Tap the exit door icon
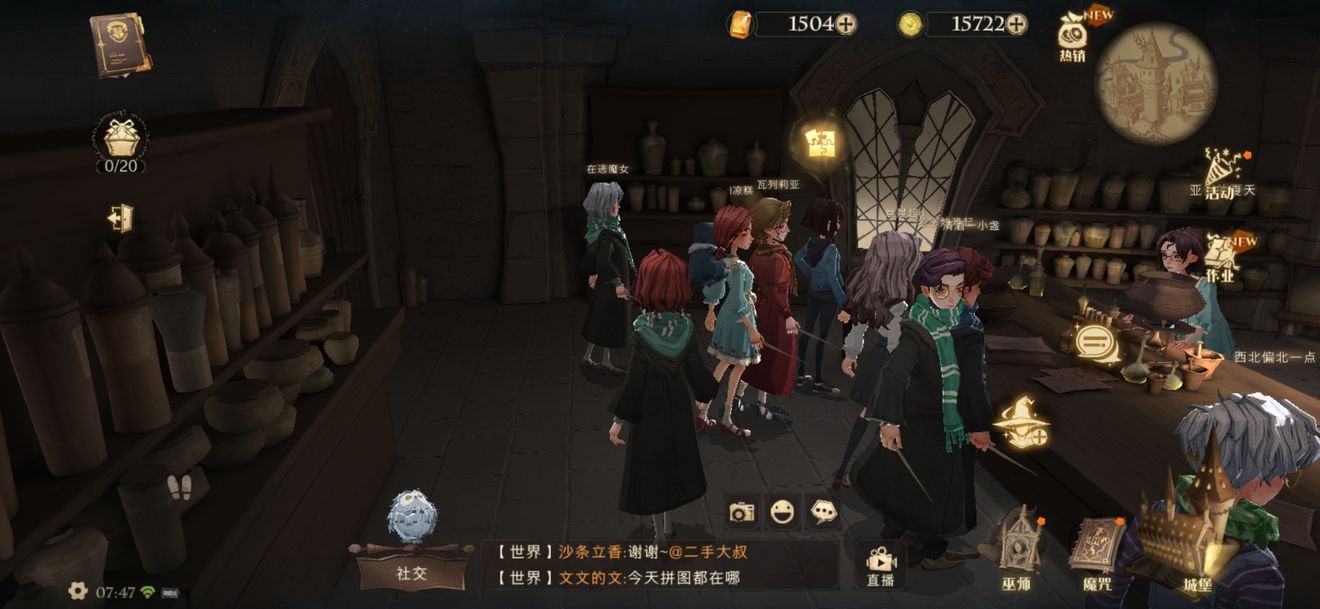 click(121, 218)
